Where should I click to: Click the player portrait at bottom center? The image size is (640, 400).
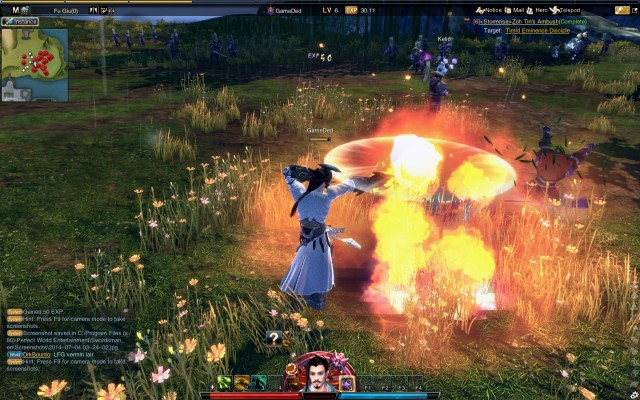point(316,374)
